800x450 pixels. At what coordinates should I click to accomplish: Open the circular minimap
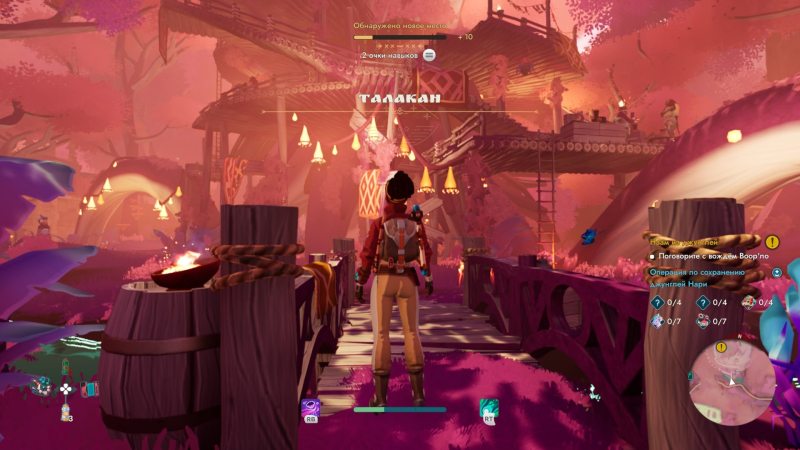click(x=732, y=382)
